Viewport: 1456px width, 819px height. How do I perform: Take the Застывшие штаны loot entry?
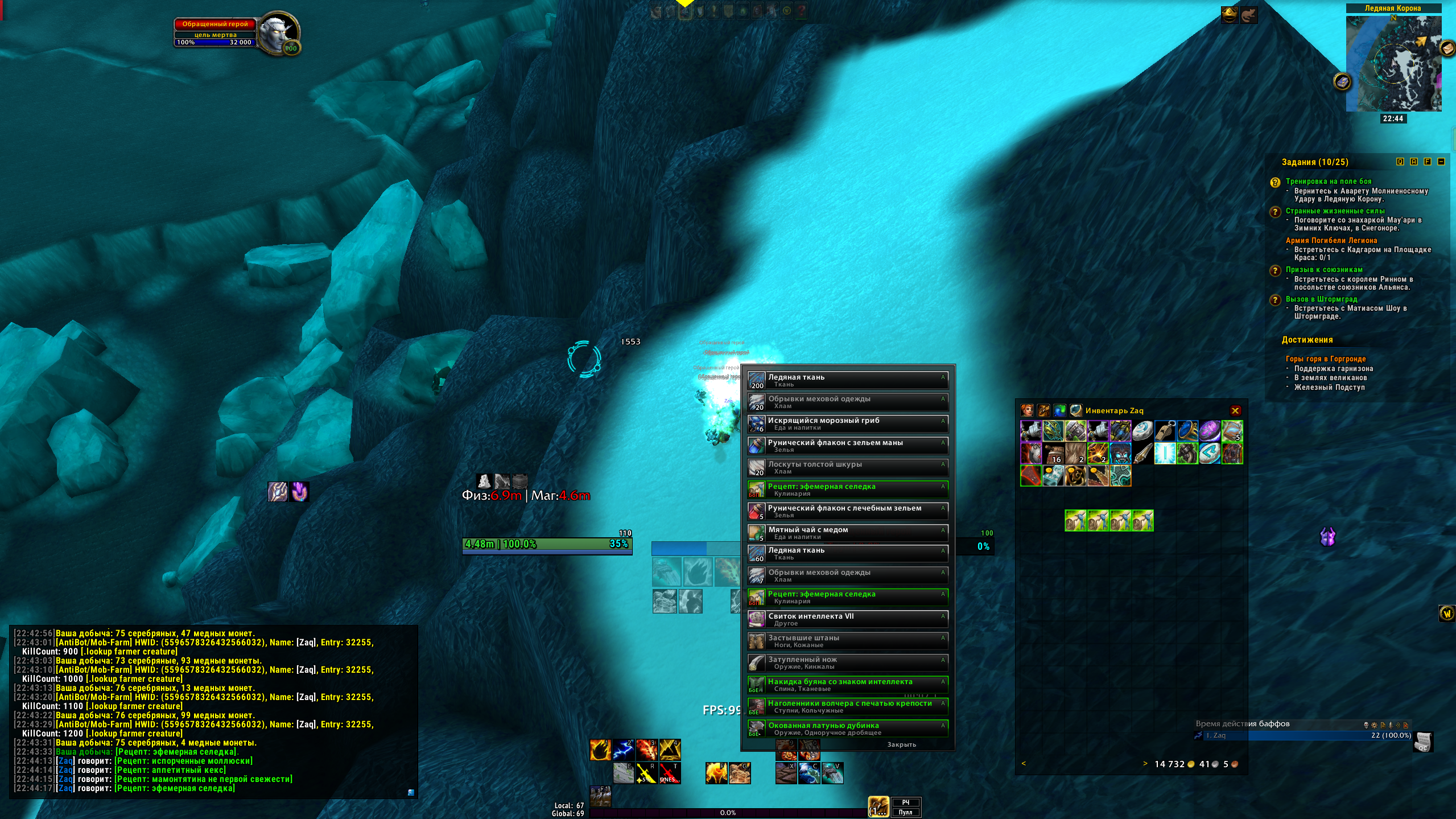point(848,641)
